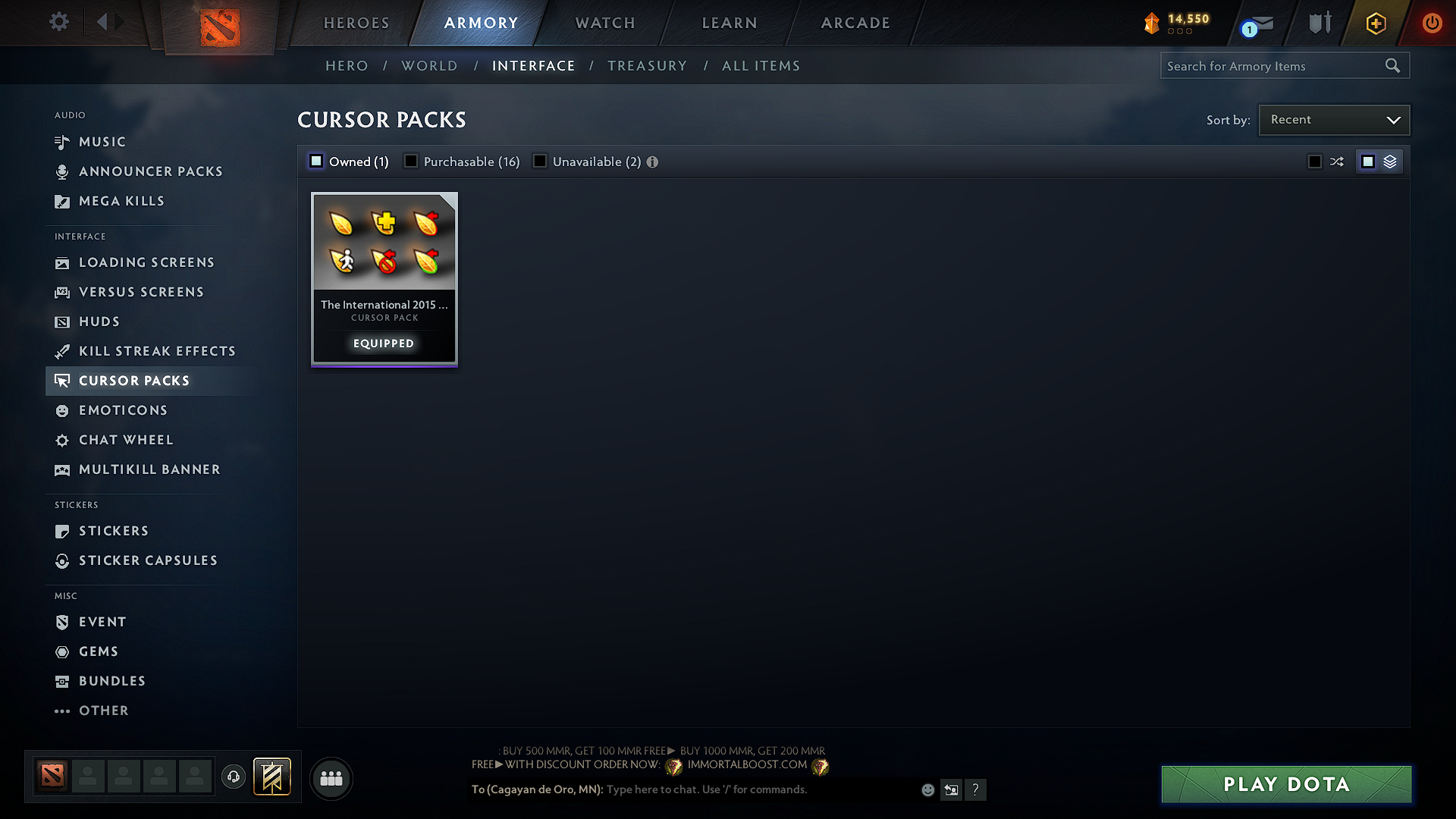1456x819 pixels.
Task: Select the Music sidebar icon
Action: point(61,142)
